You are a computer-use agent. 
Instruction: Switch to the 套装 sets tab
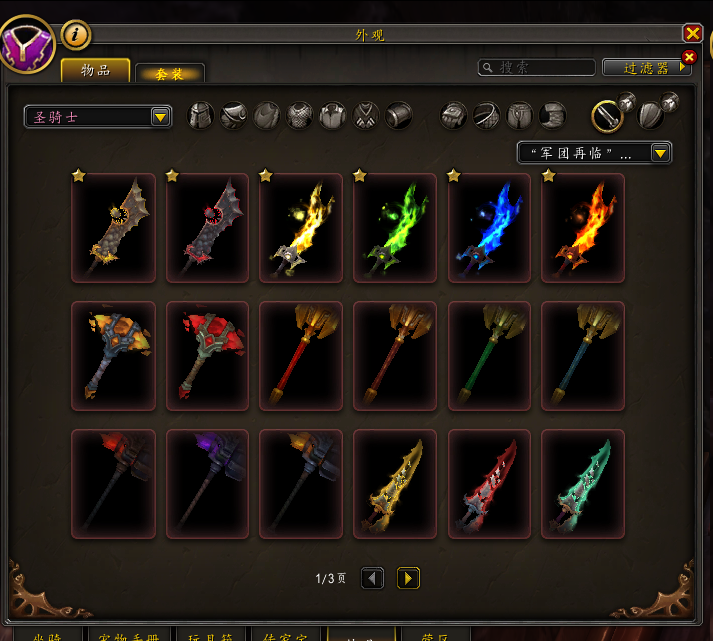point(169,74)
